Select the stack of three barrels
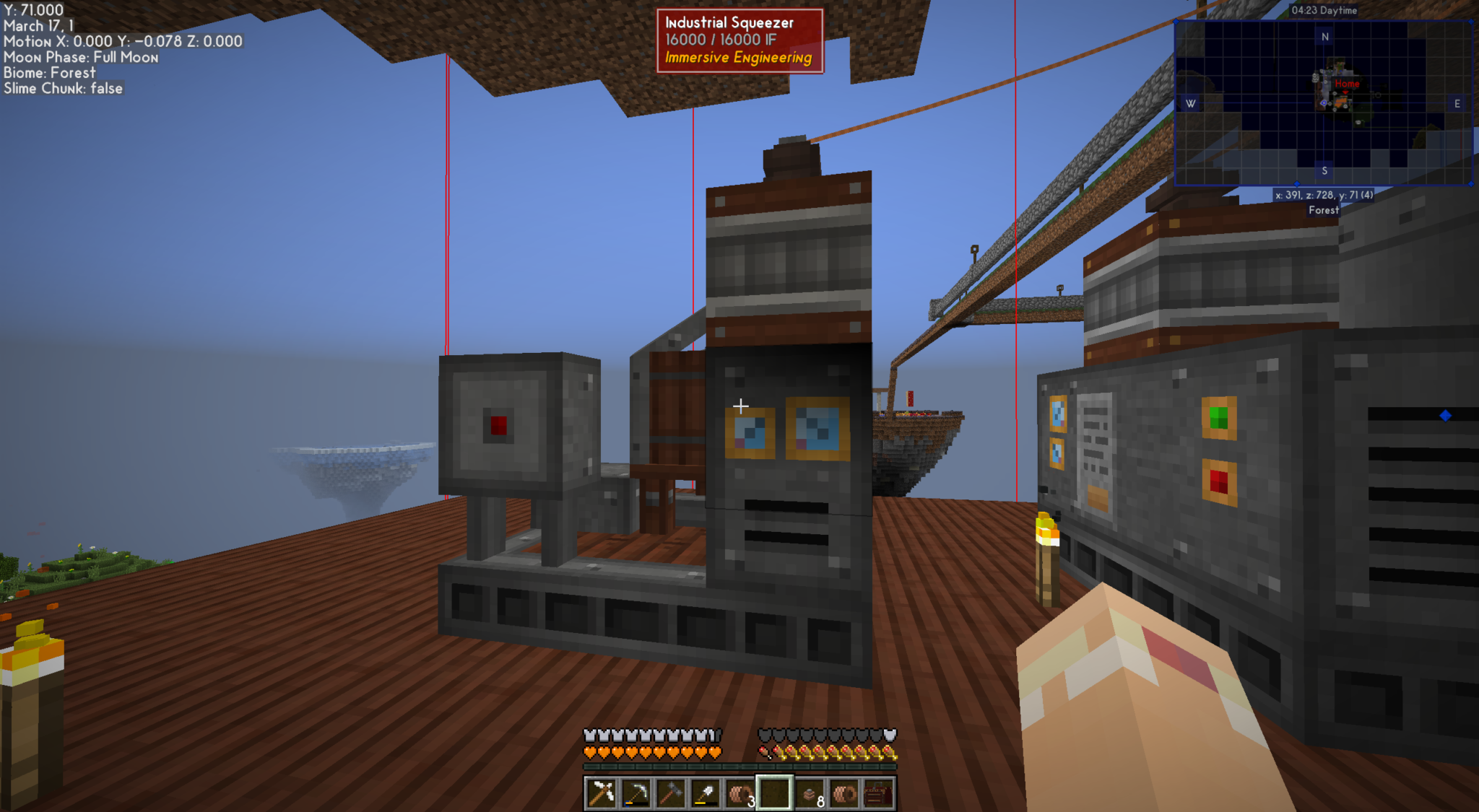Viewport: 1479px width, 812px height. 740,792
